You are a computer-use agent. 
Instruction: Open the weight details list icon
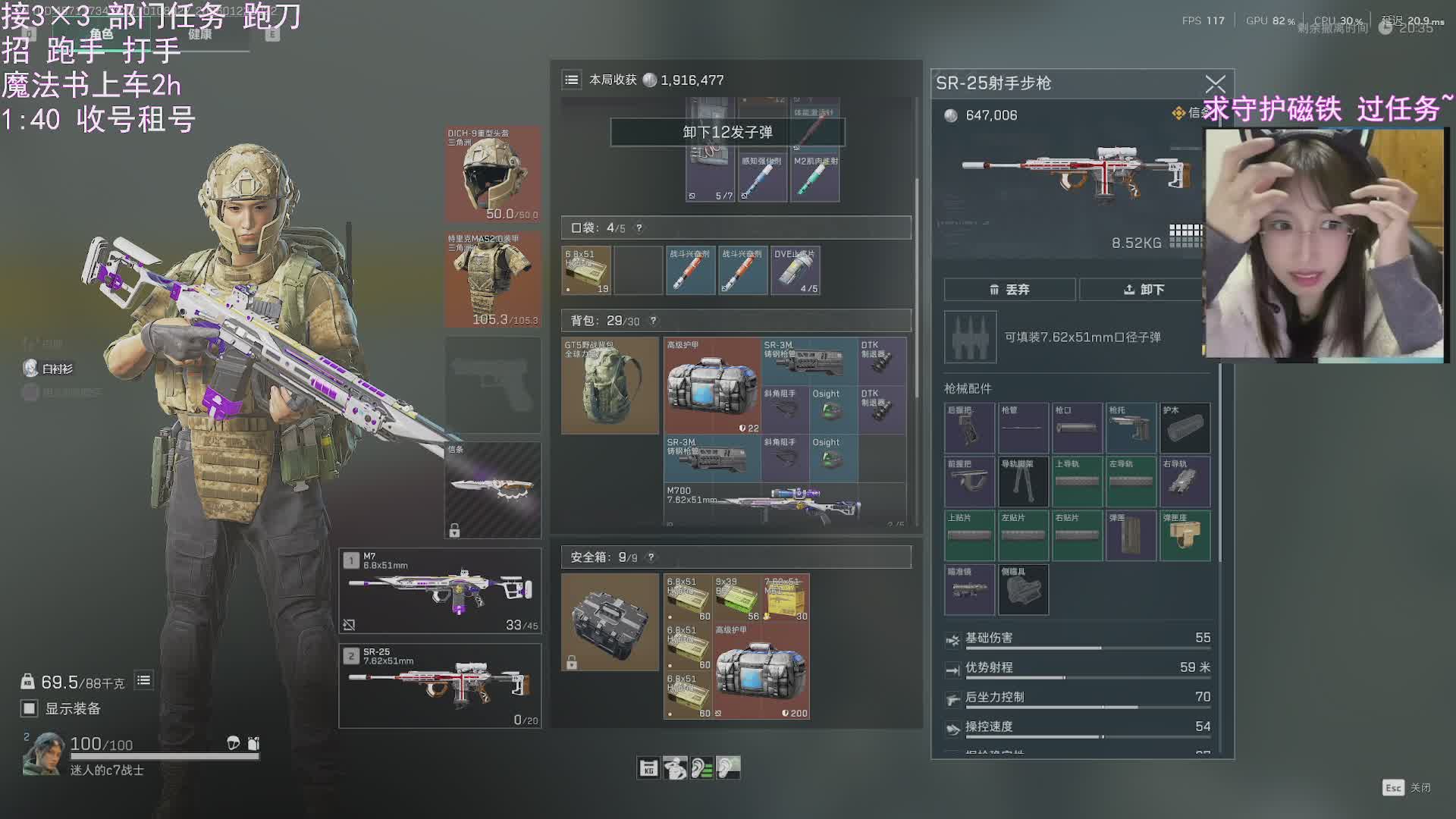coord(143,681)
